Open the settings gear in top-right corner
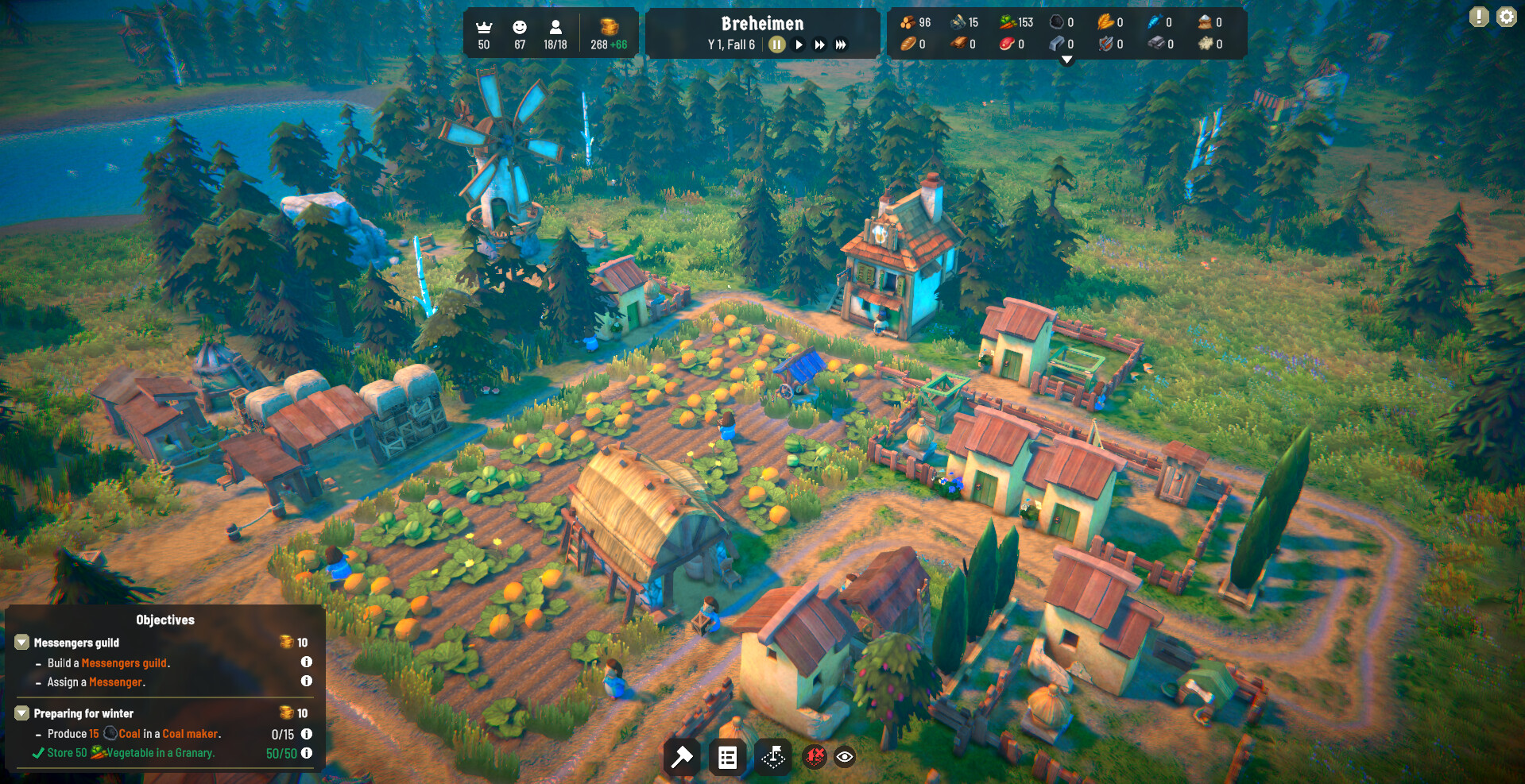The image size is (1525, 784). coord(1507,16)
